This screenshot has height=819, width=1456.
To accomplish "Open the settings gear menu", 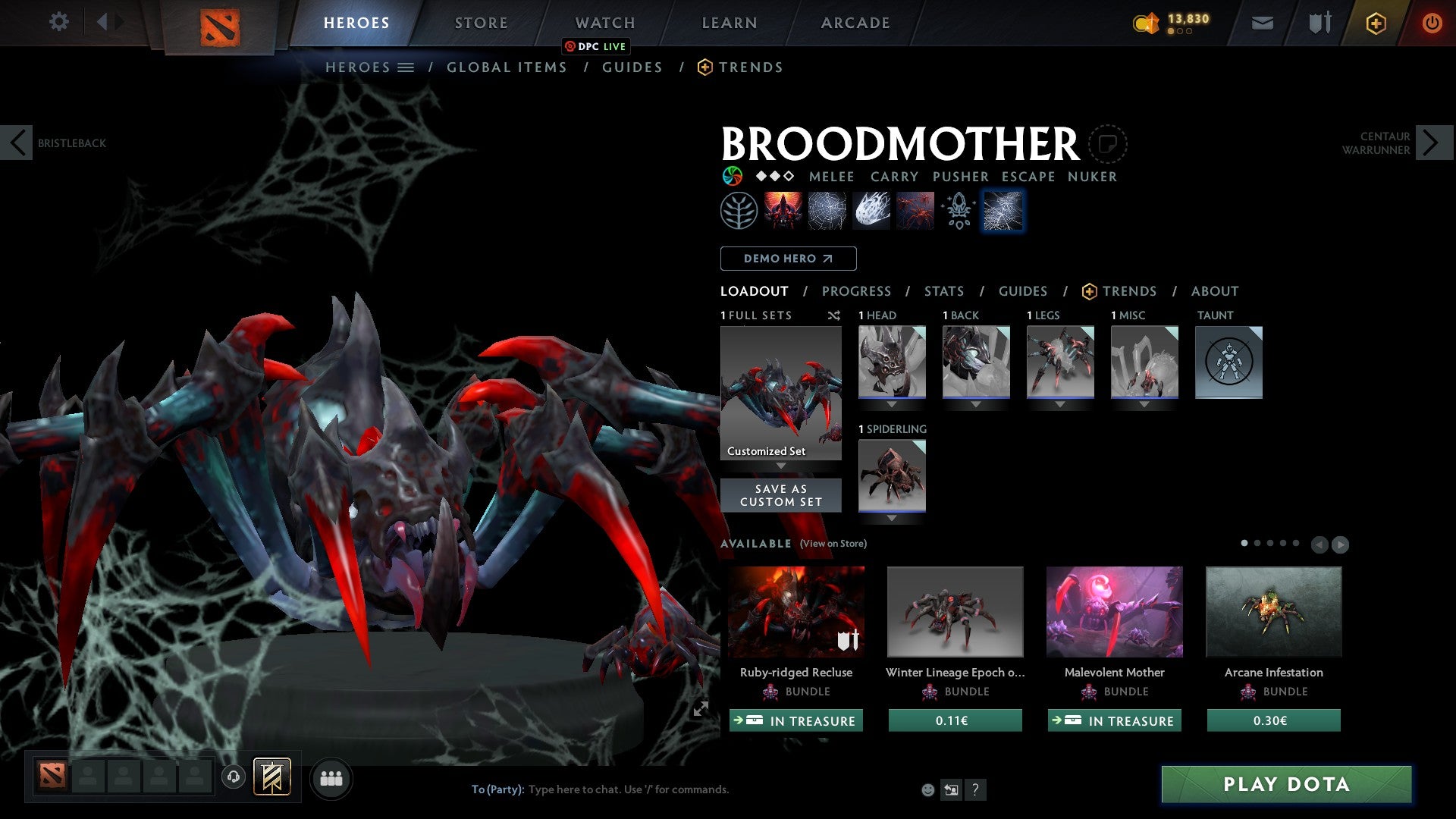I will pos(59,22).
